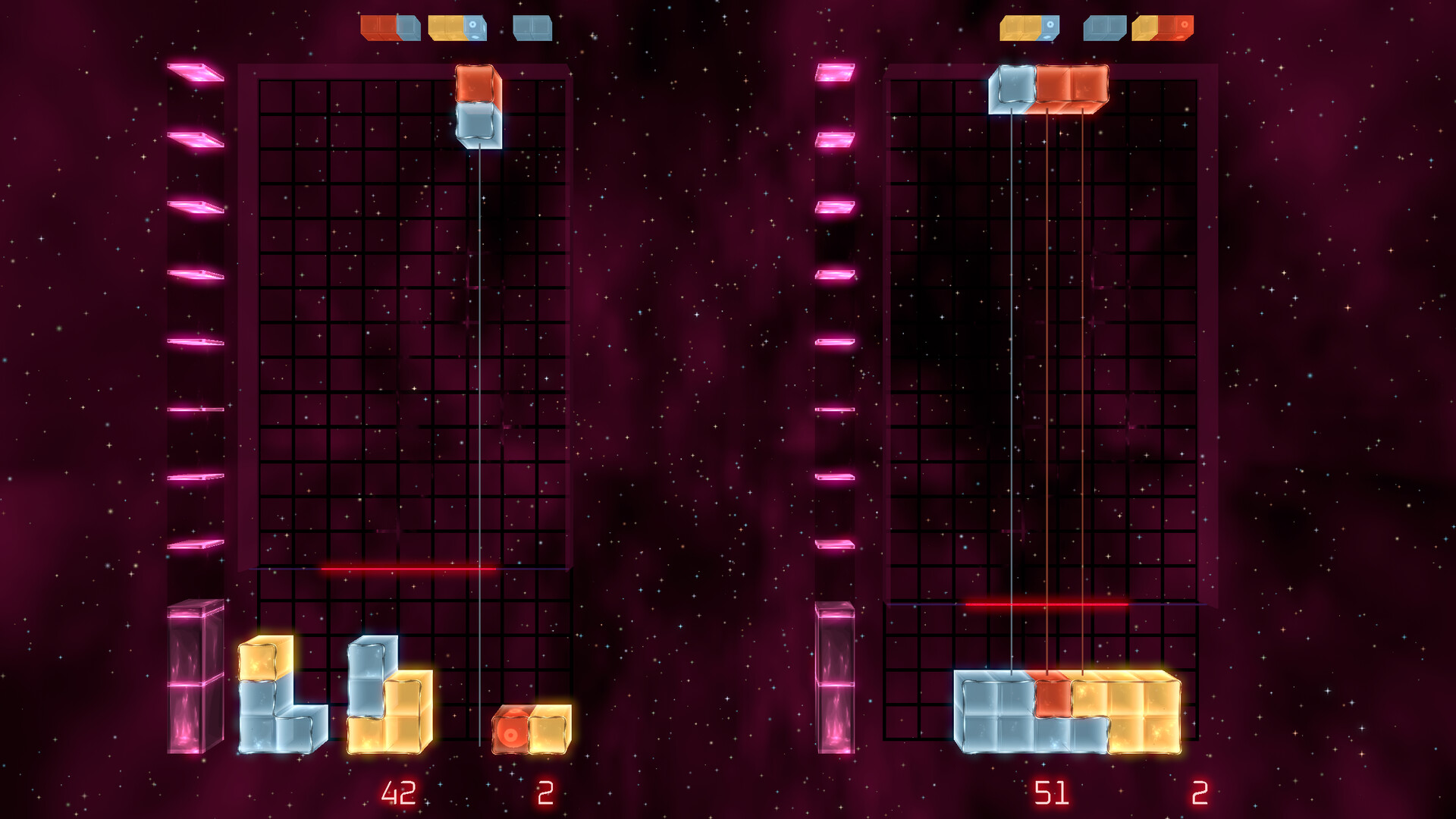
Task: Select the yellow-blue next piece in right queue
Action: tap(1028, 27)
